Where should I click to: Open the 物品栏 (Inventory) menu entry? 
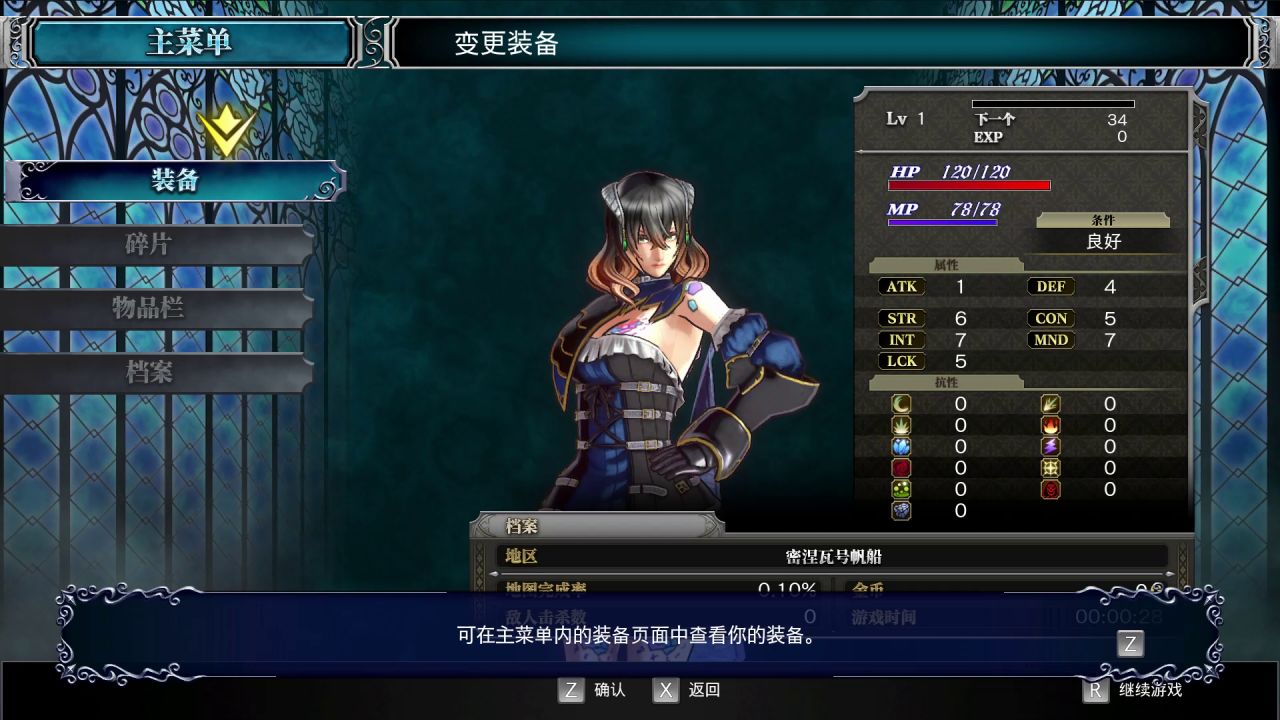tap(150, 308)
